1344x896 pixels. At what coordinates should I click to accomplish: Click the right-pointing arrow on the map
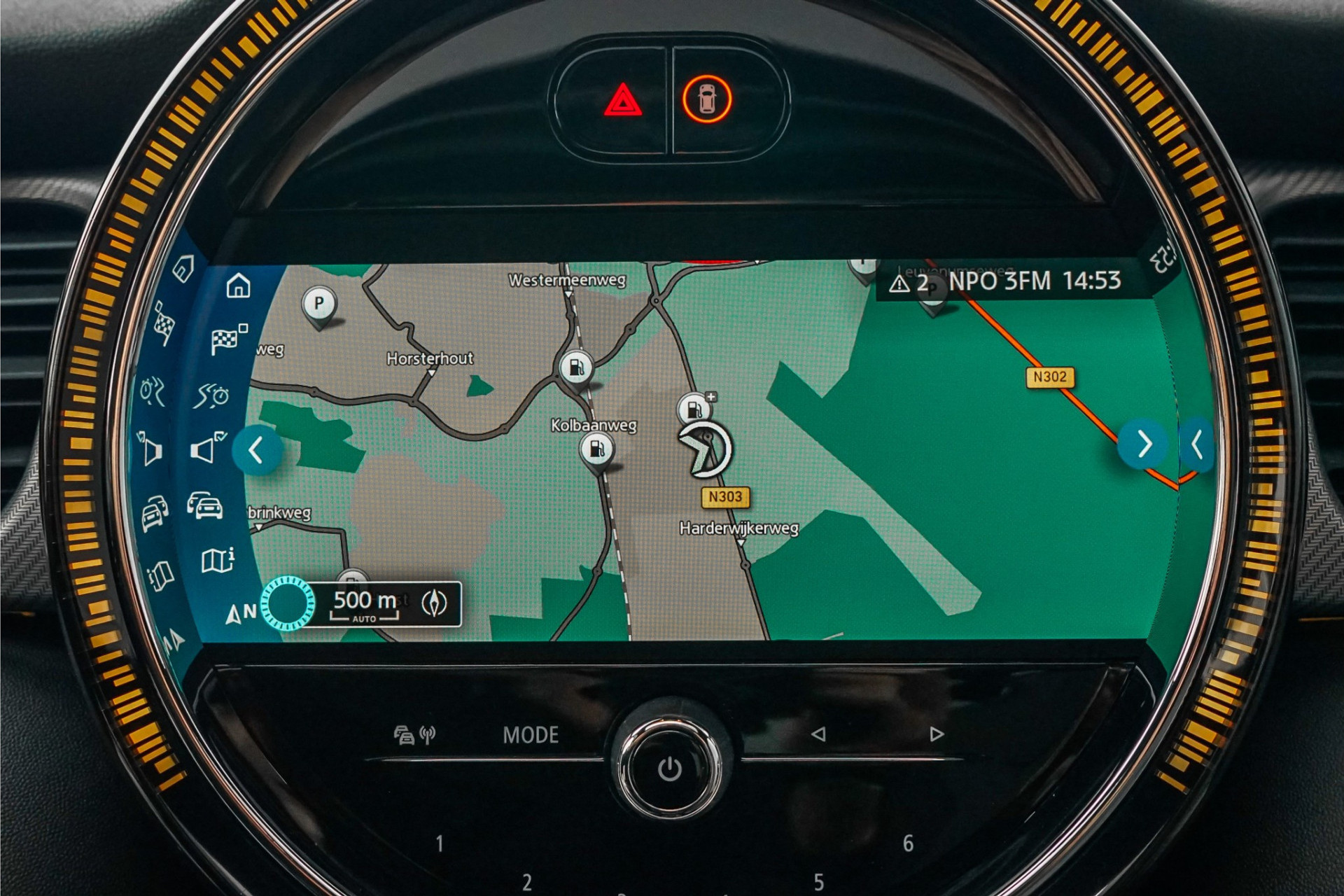(x=1143, y=444)
